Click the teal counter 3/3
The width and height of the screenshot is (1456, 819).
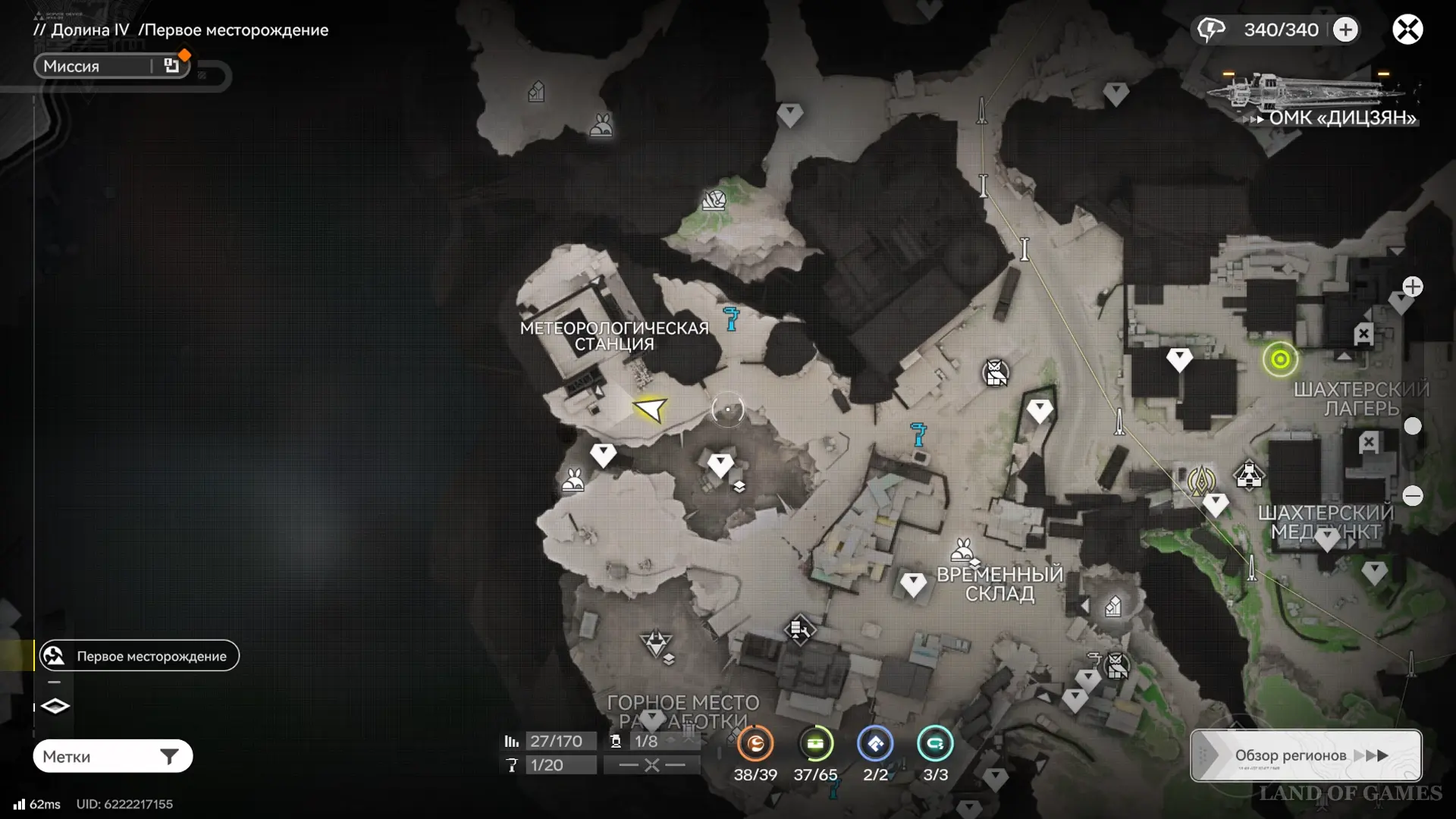click(x=935, y=744)
